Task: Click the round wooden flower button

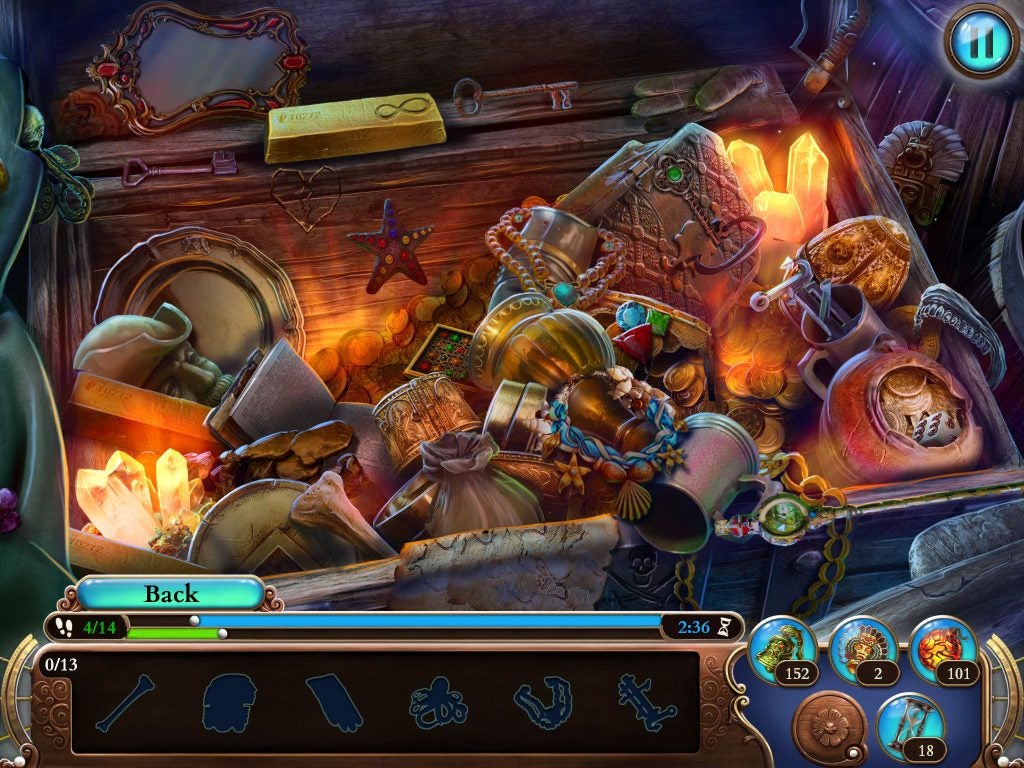Action: (829, 725)
